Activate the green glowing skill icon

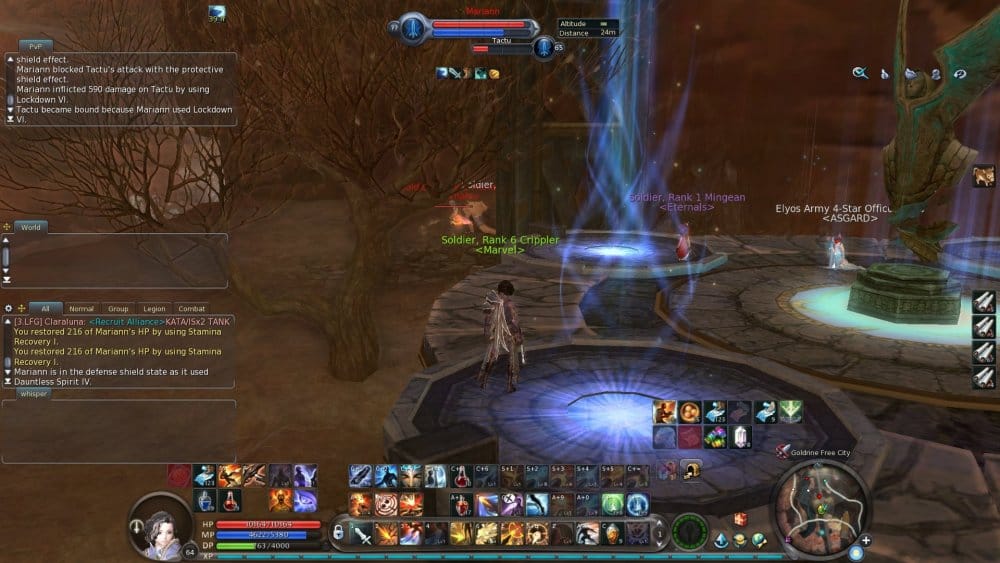pos(612,505)
